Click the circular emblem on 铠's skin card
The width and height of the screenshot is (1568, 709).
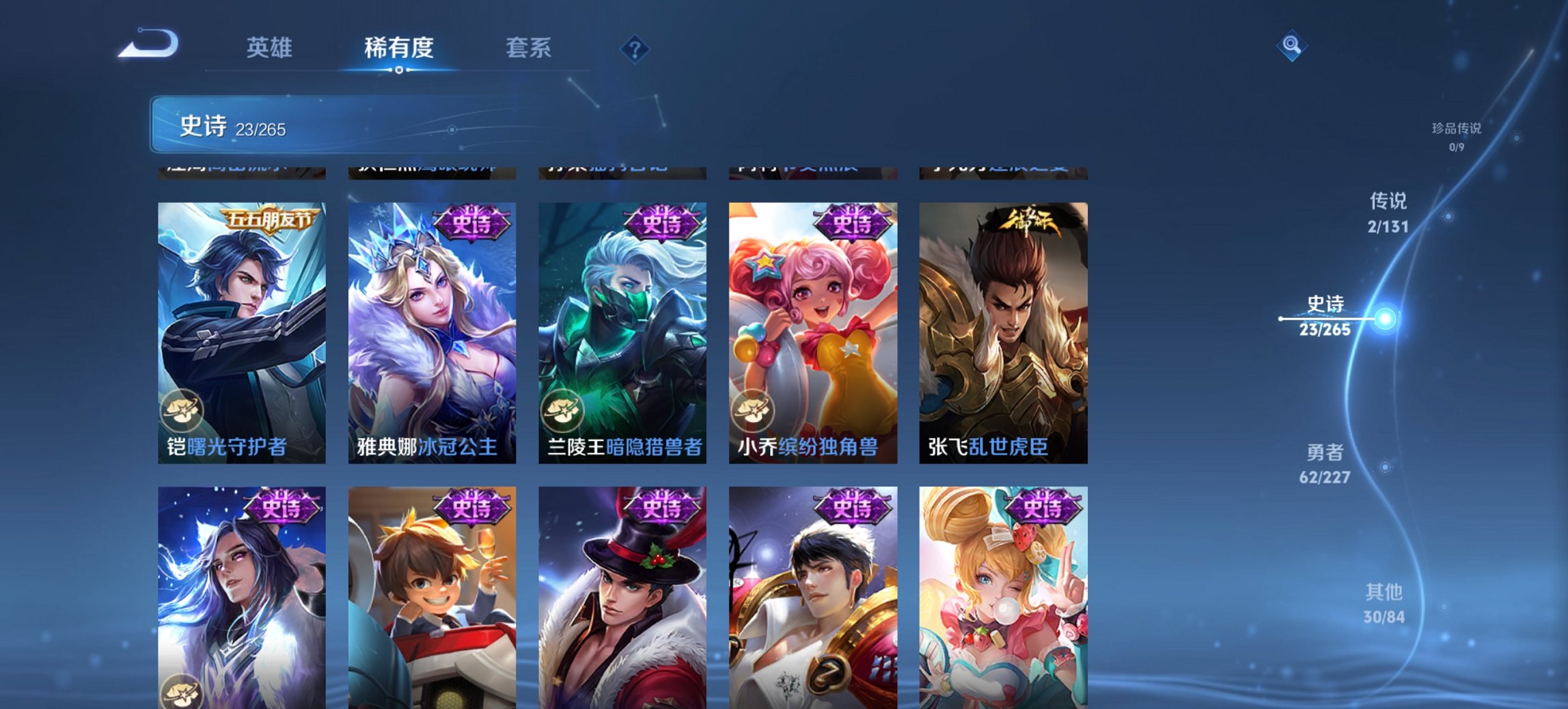click(x=183, y=411)
